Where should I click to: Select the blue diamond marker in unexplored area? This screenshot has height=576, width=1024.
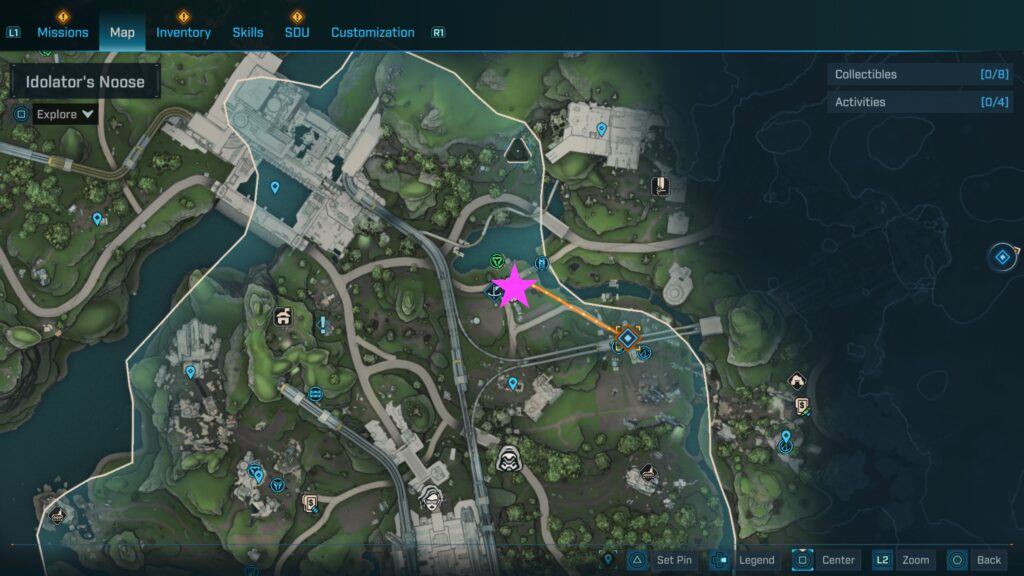pos(1002,257)
